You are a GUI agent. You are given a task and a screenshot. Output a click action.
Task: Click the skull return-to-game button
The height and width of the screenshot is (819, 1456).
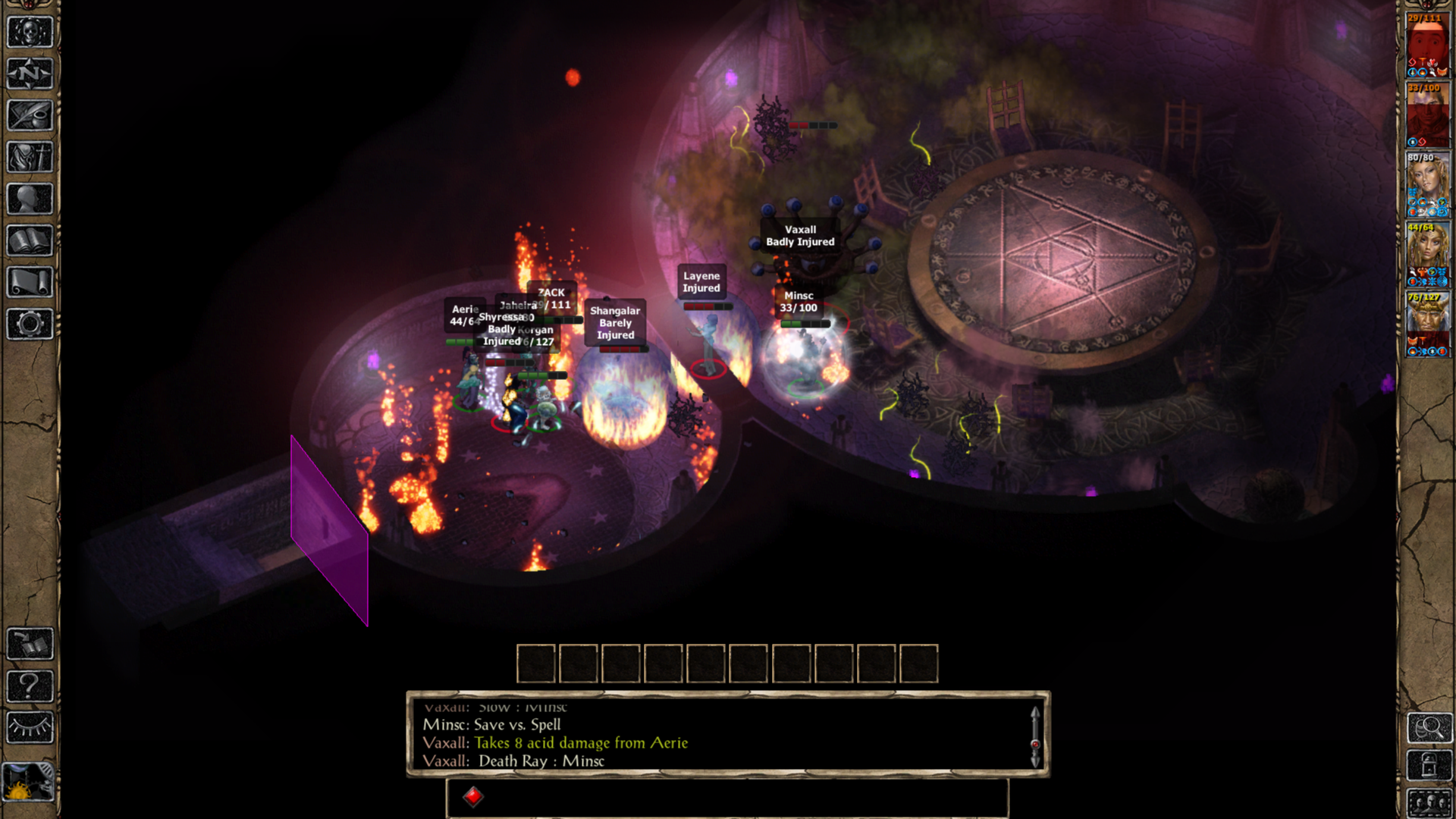pos(30,33)
